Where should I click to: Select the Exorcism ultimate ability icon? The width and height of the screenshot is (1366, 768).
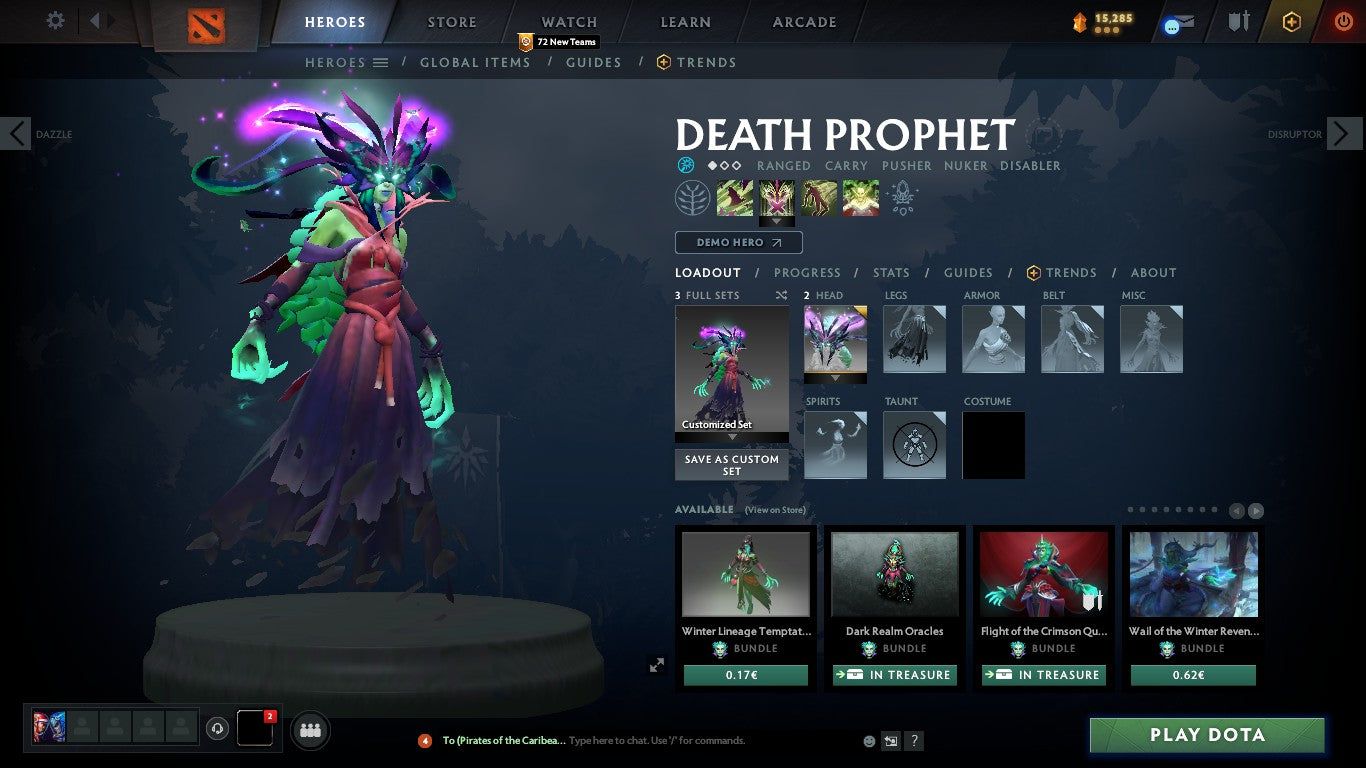[x=859, y=197]
